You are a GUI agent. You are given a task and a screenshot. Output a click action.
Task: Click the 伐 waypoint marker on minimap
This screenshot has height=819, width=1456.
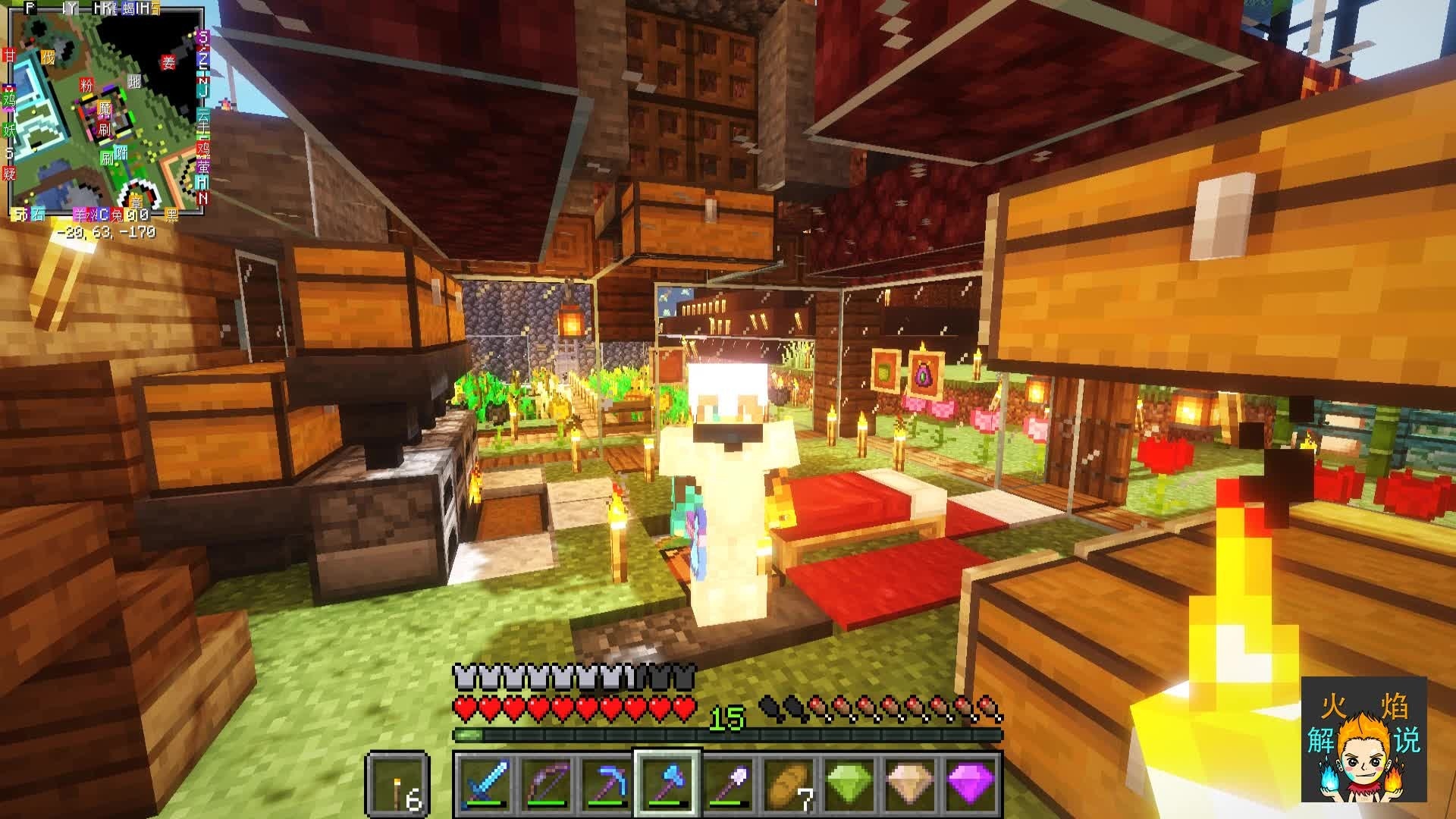[x=48, y=58]
